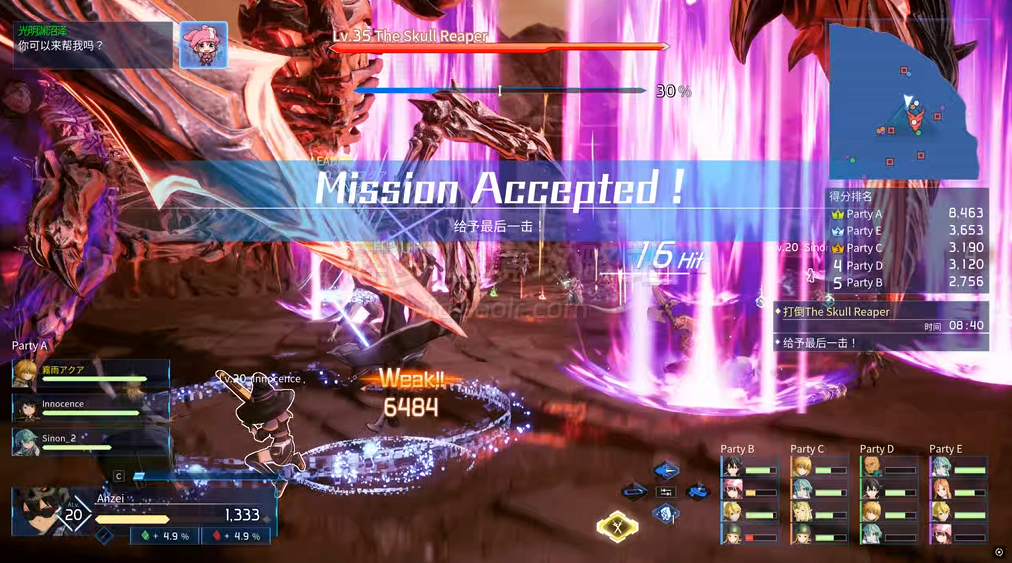Click the small circular icon in bottom-right corner
The image size is (1012, 563).
tap(999, 552)
